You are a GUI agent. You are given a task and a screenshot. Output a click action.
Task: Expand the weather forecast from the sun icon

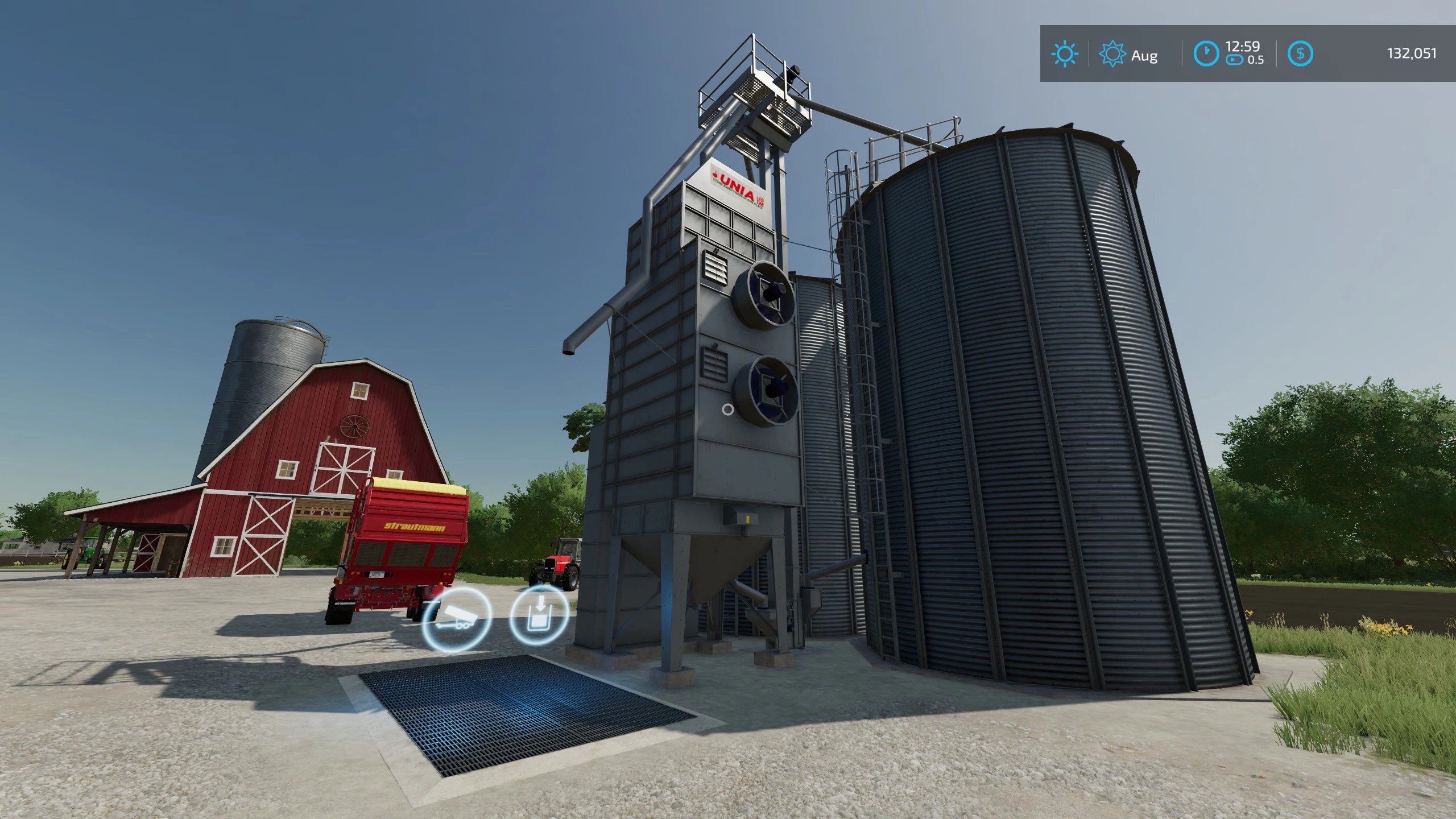[x=1065, y=54]
